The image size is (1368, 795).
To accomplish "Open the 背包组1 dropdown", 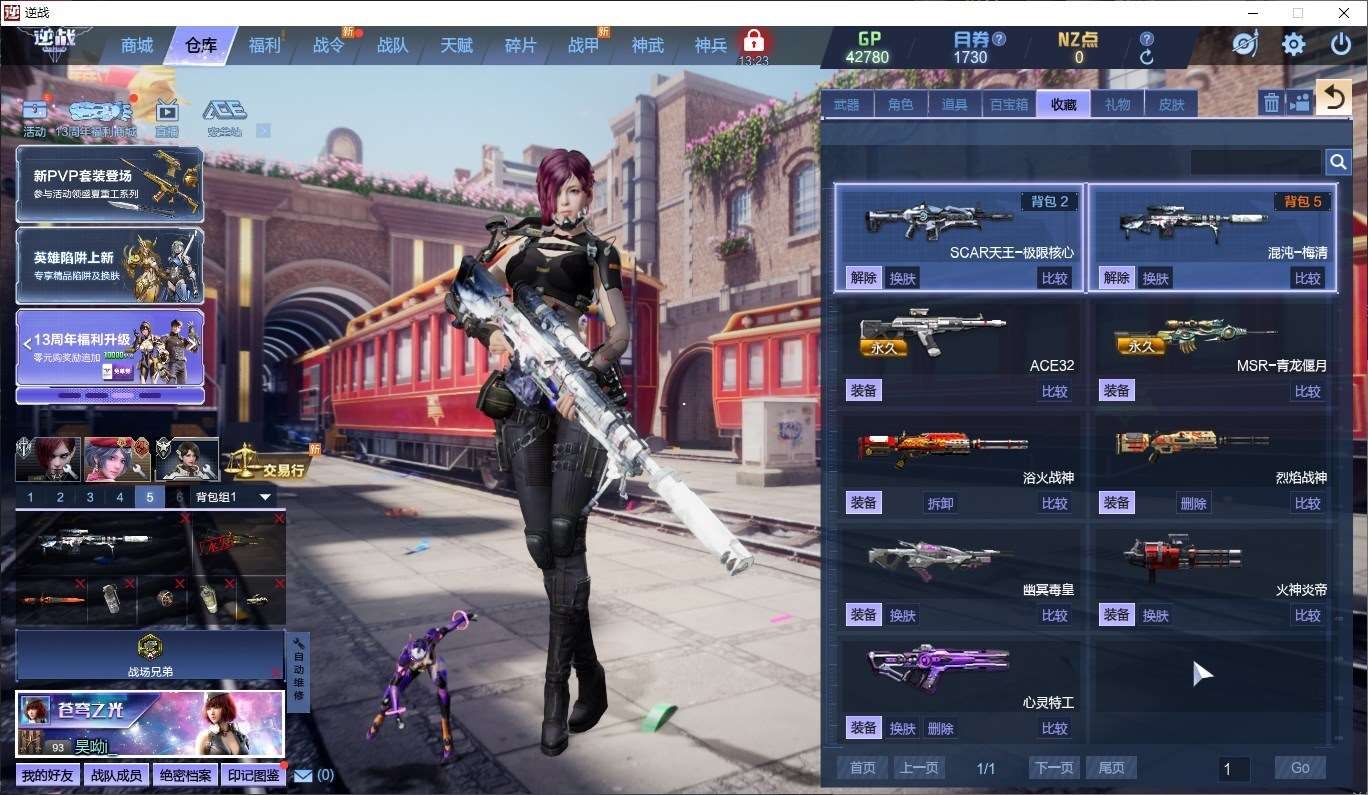I will click(265, 497).
